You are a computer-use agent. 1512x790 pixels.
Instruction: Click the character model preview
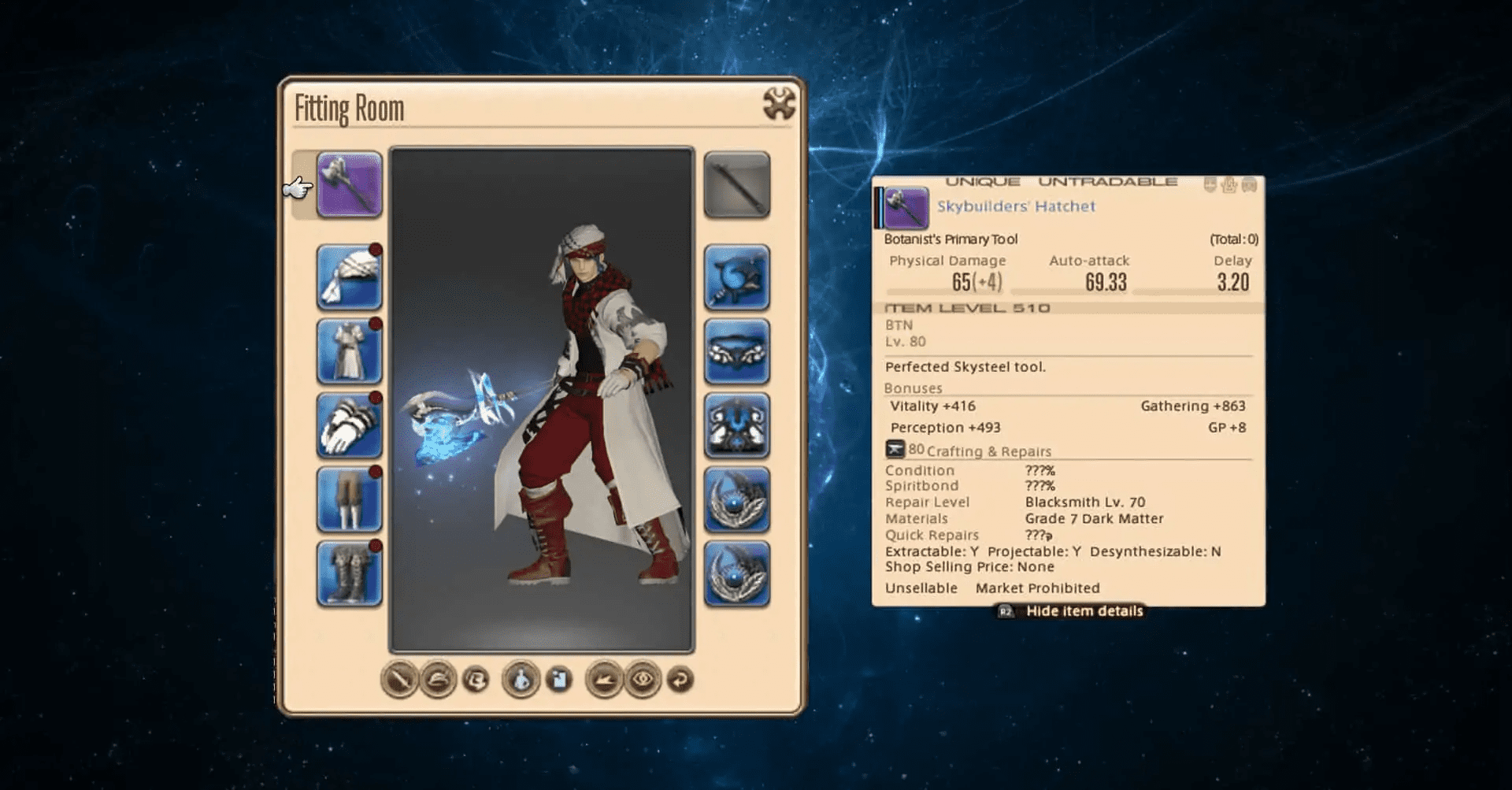click(x=543, y=394)
